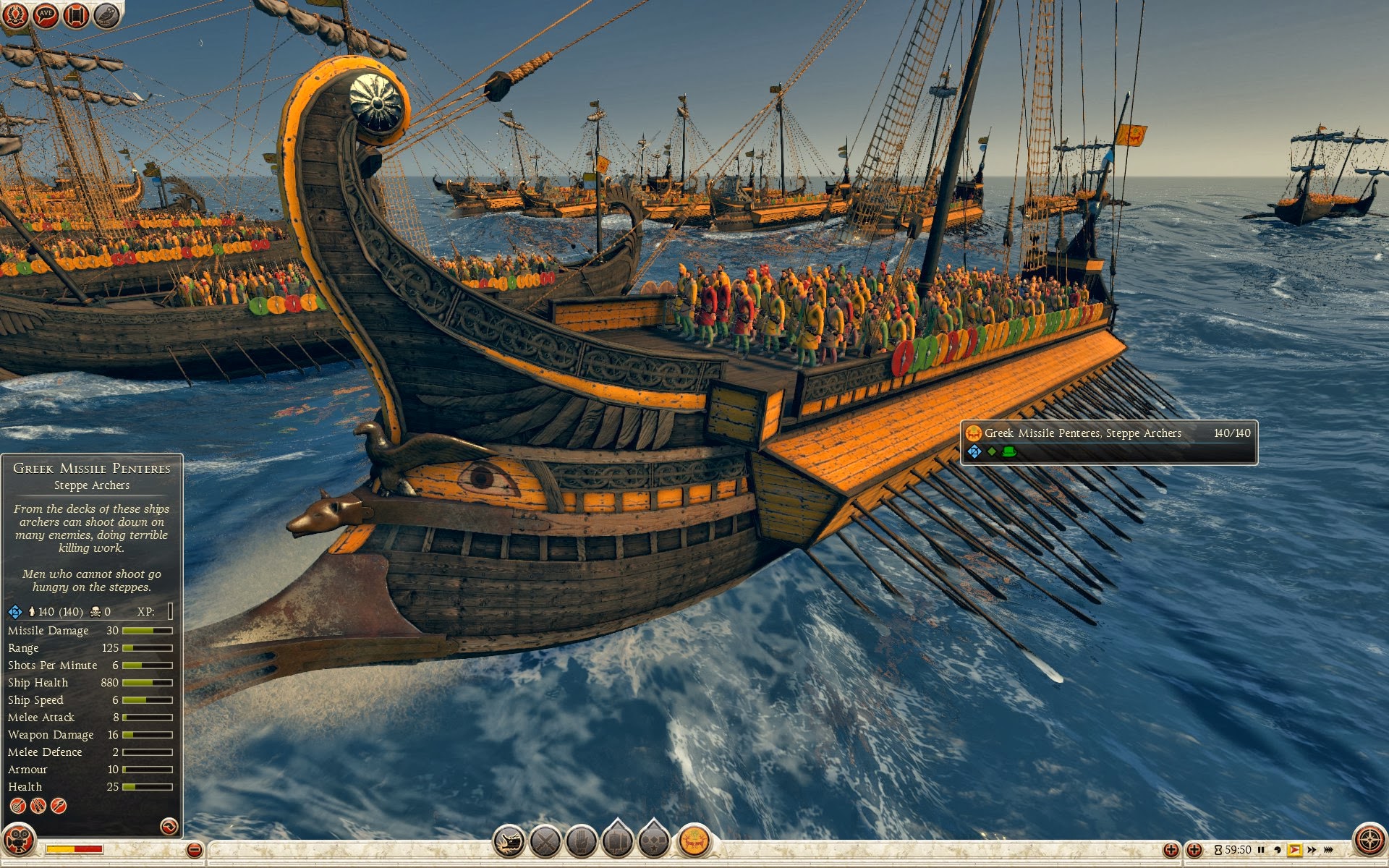Pause the battle
This screenshot has height=868, width=1389.
[x=1261, y=850]
